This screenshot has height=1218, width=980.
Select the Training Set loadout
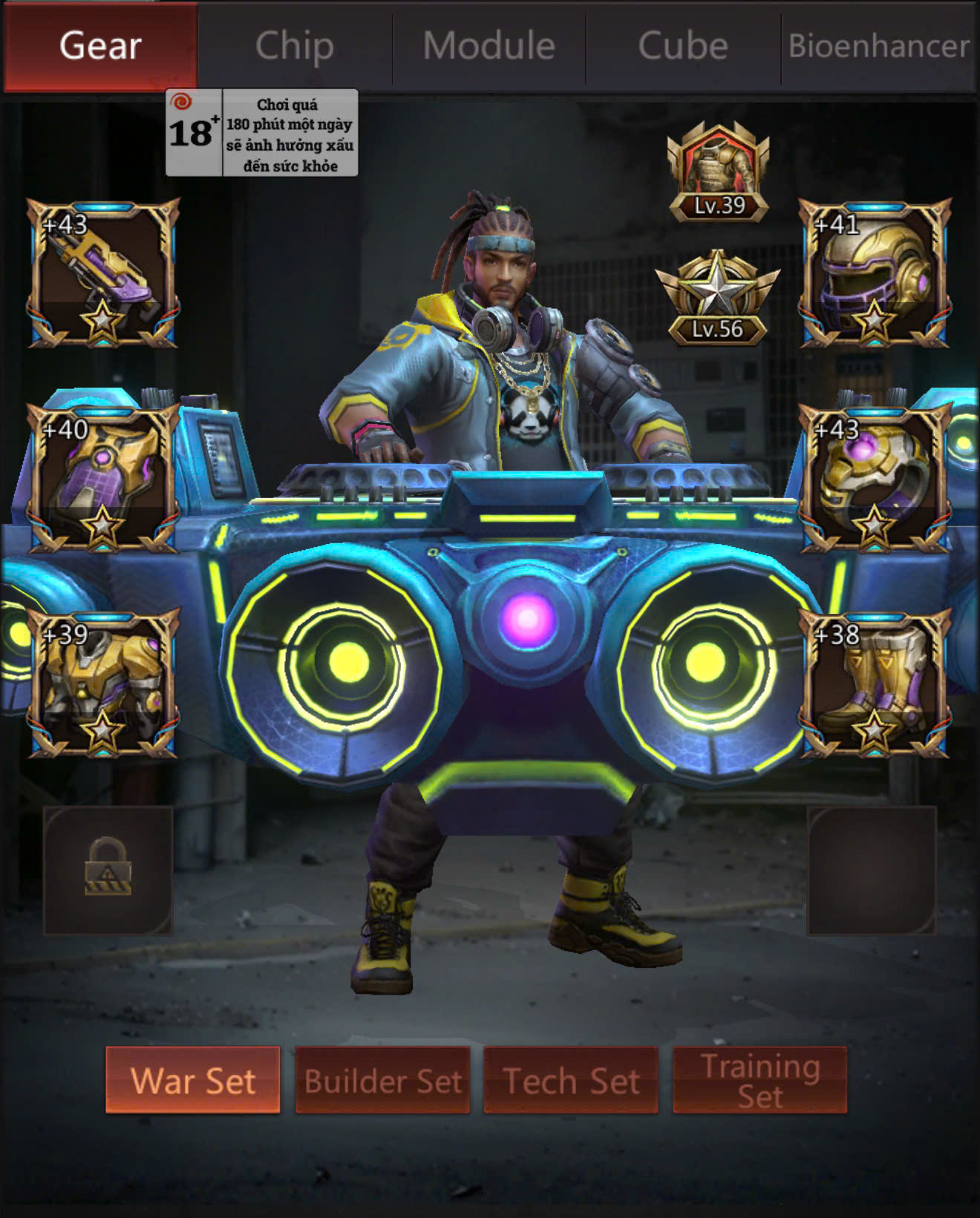(759, 1080)
